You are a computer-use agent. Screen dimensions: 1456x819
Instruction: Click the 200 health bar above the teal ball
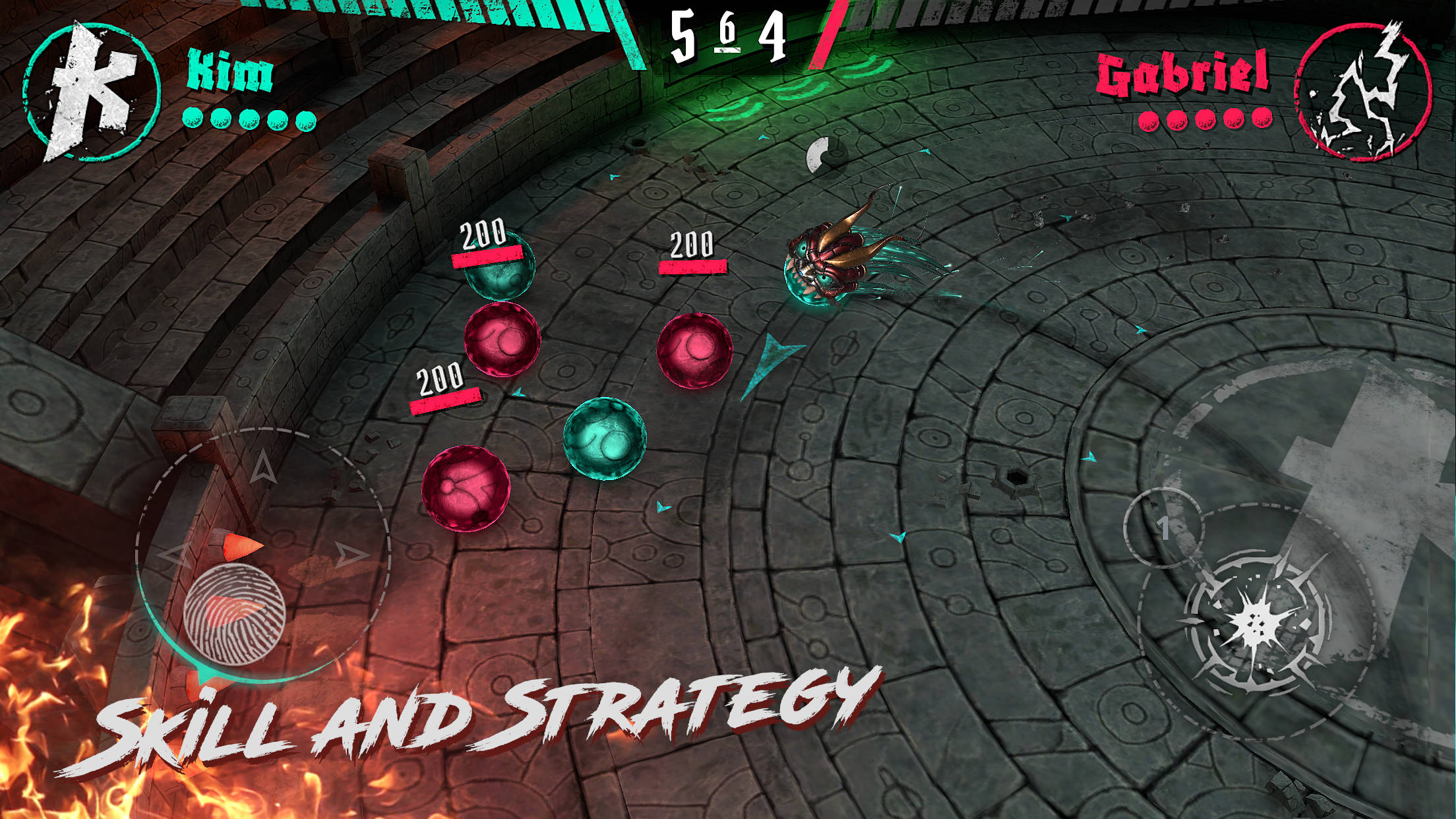(x=486, y=256)
